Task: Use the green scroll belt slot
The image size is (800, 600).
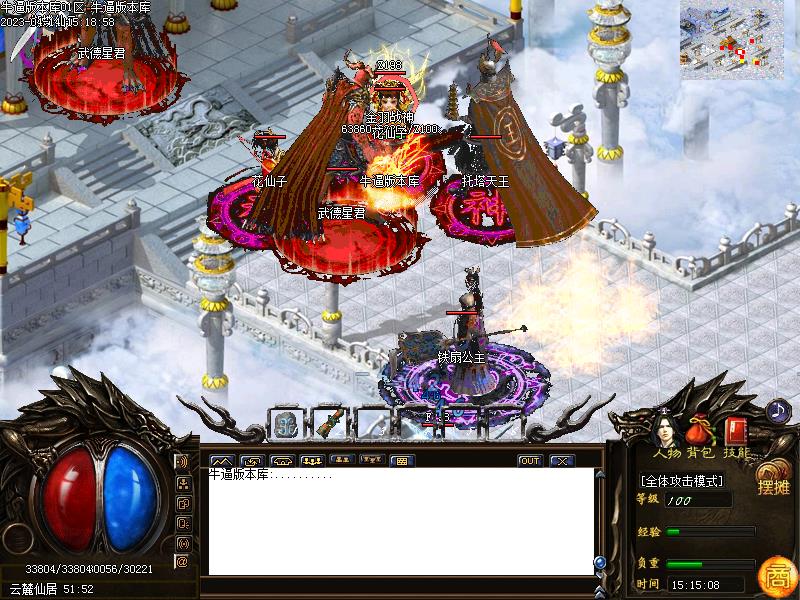Action: pyautogui.click(x=327, y=424)
